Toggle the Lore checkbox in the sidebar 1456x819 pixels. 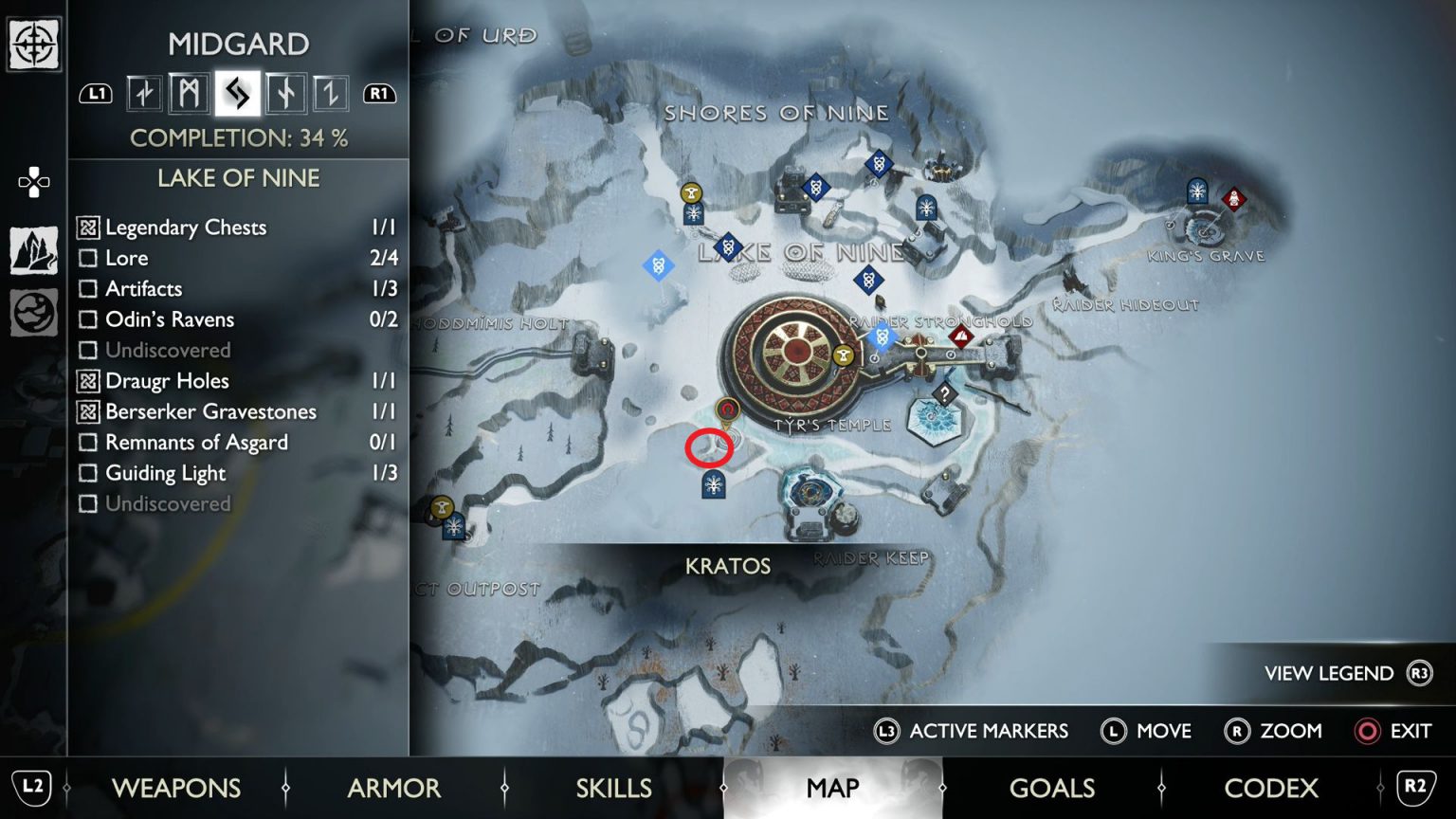[x=90, y=258]
